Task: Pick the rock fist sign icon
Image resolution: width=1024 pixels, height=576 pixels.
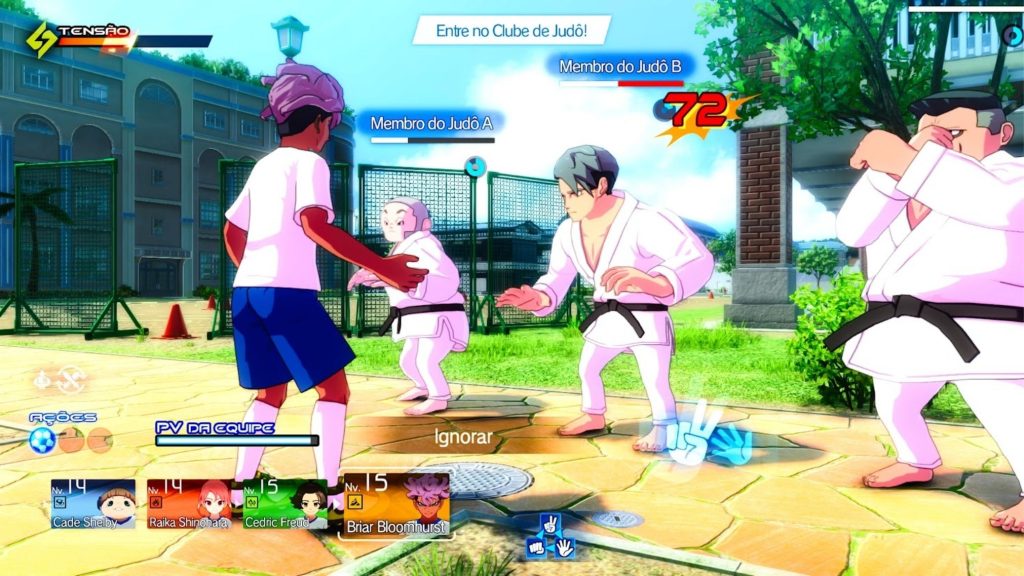Action: click(x=535, y=547)
